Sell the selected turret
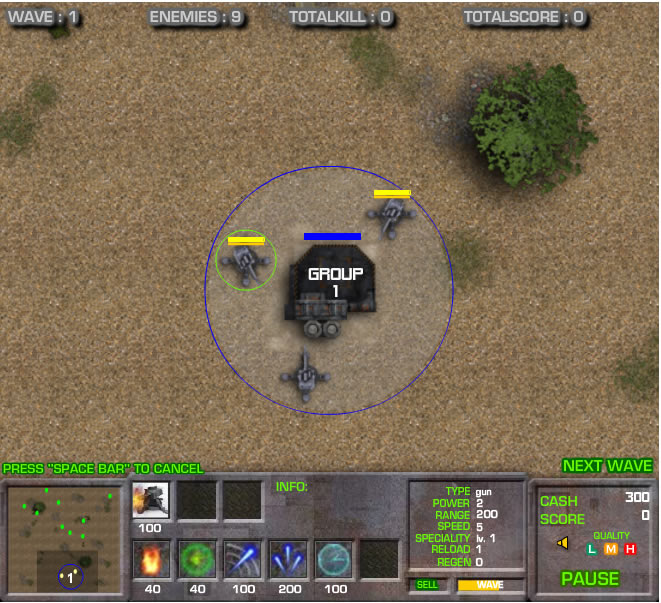The image size is (661, 603). (x=427, y=585)
